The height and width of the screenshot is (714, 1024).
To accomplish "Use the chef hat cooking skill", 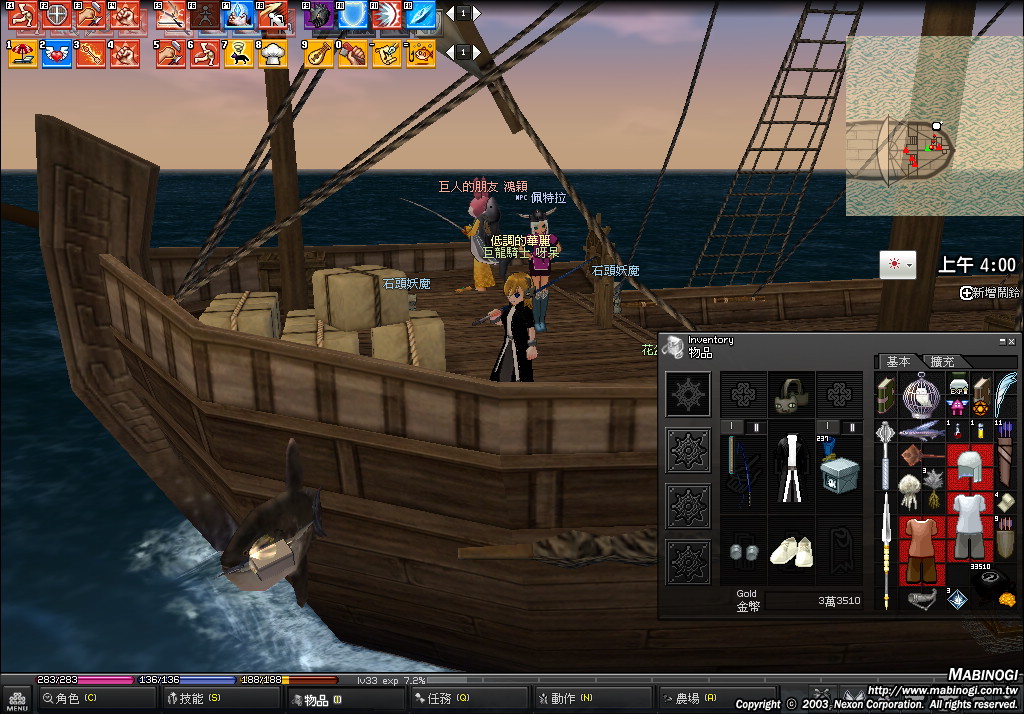I will coord(272,54).
